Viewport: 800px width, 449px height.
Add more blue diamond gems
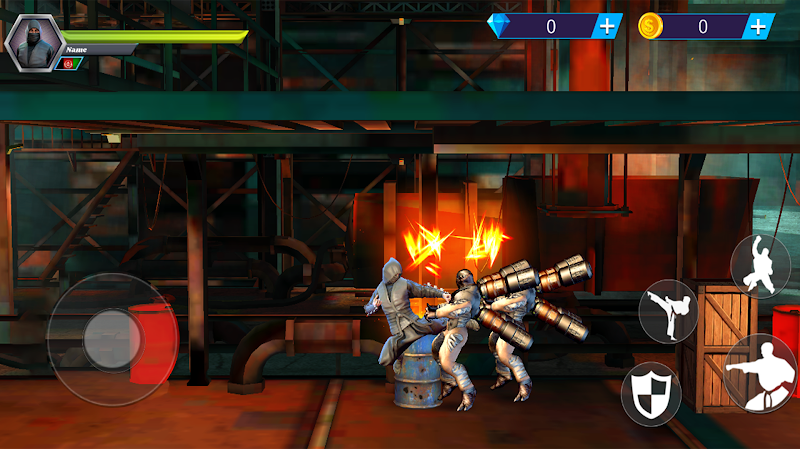click(x=606, y=26)
